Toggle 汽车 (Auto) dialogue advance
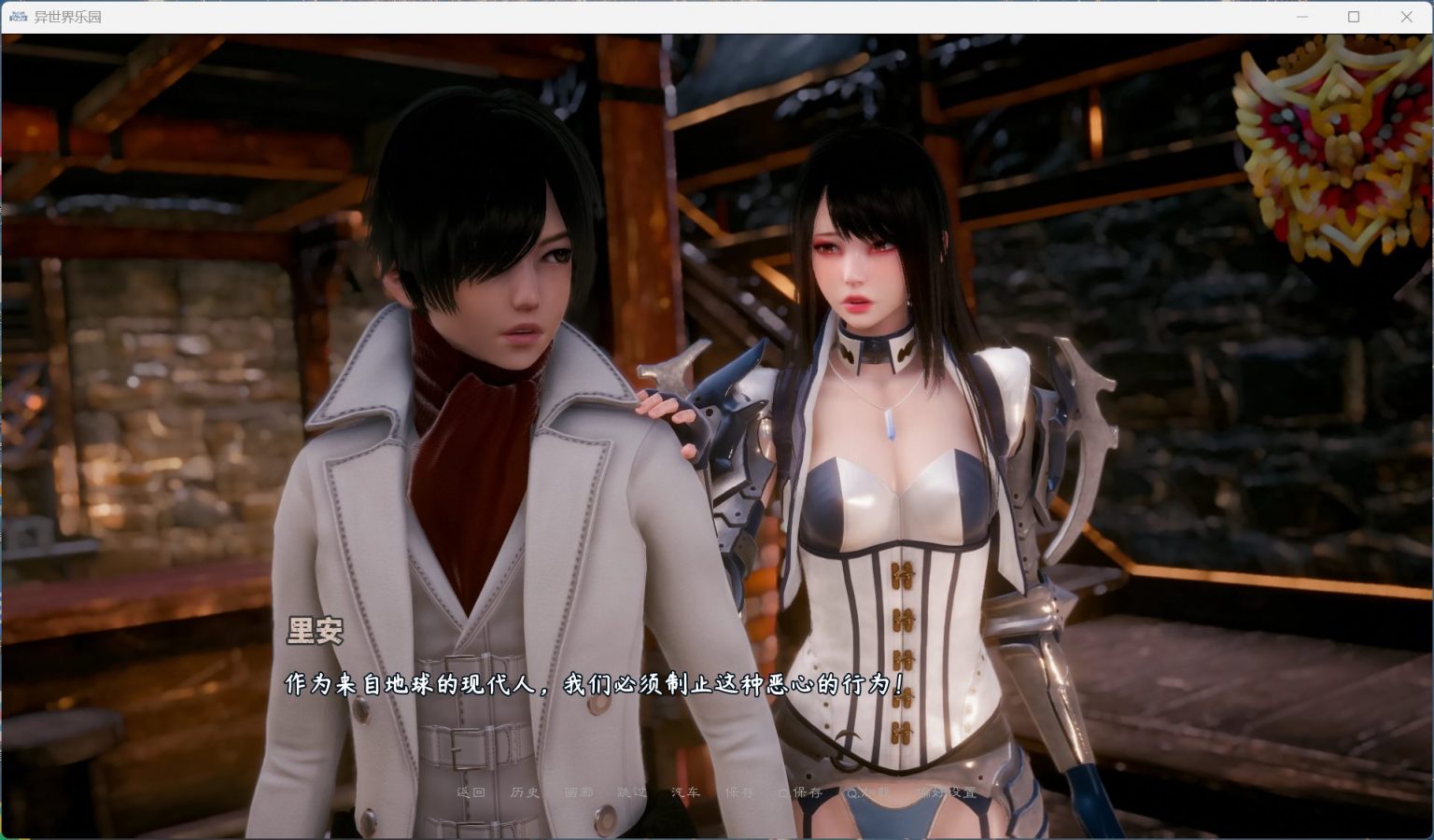The image size is (1434, 840). coord(685,792)
